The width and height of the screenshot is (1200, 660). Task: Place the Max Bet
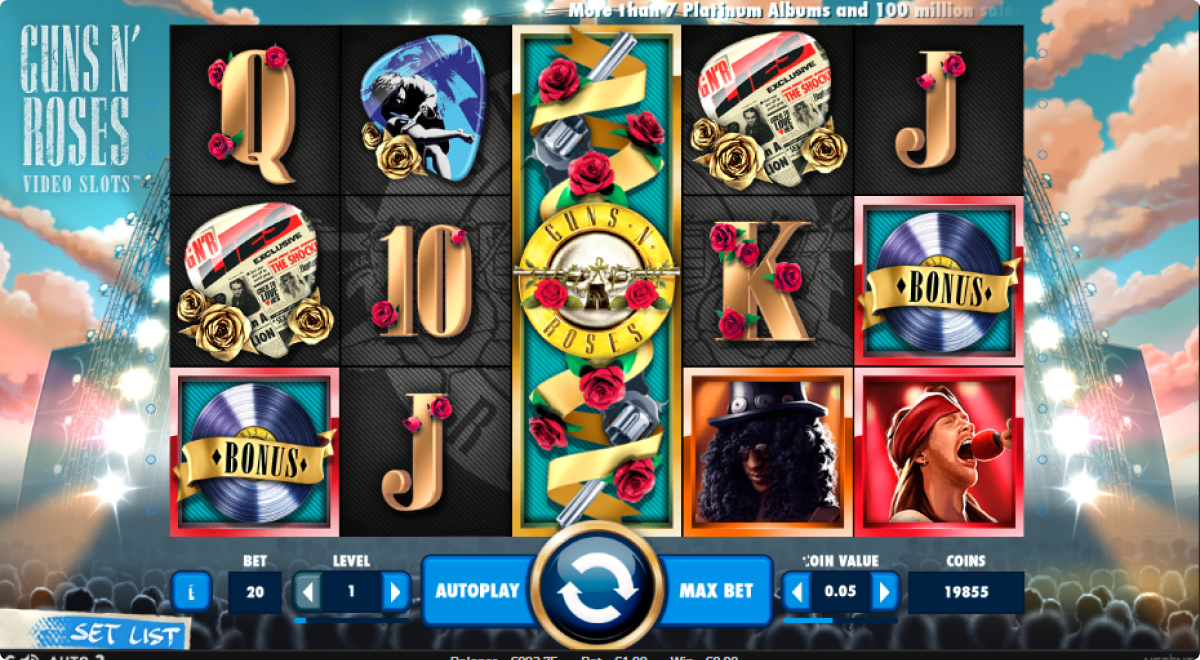click(x=716, y=590)
